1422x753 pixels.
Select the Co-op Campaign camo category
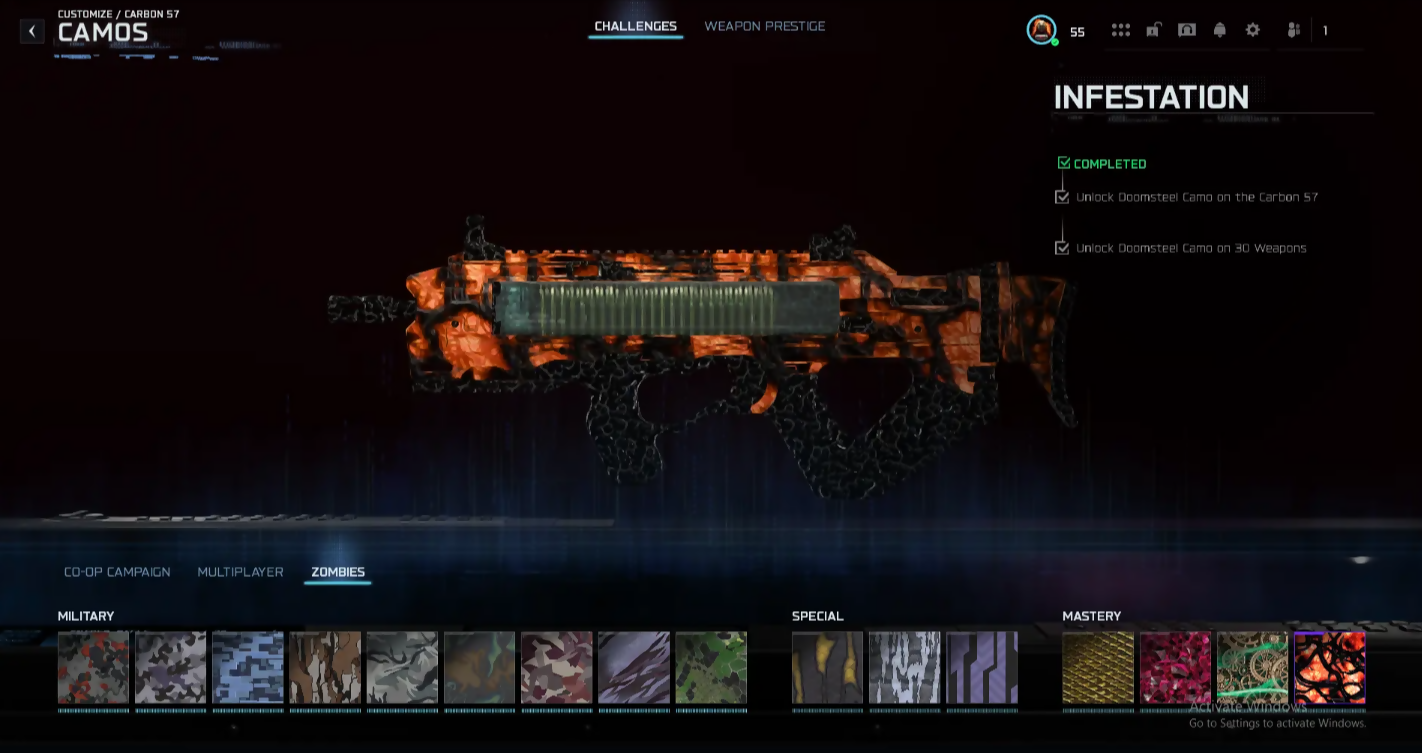coord(117,572)
